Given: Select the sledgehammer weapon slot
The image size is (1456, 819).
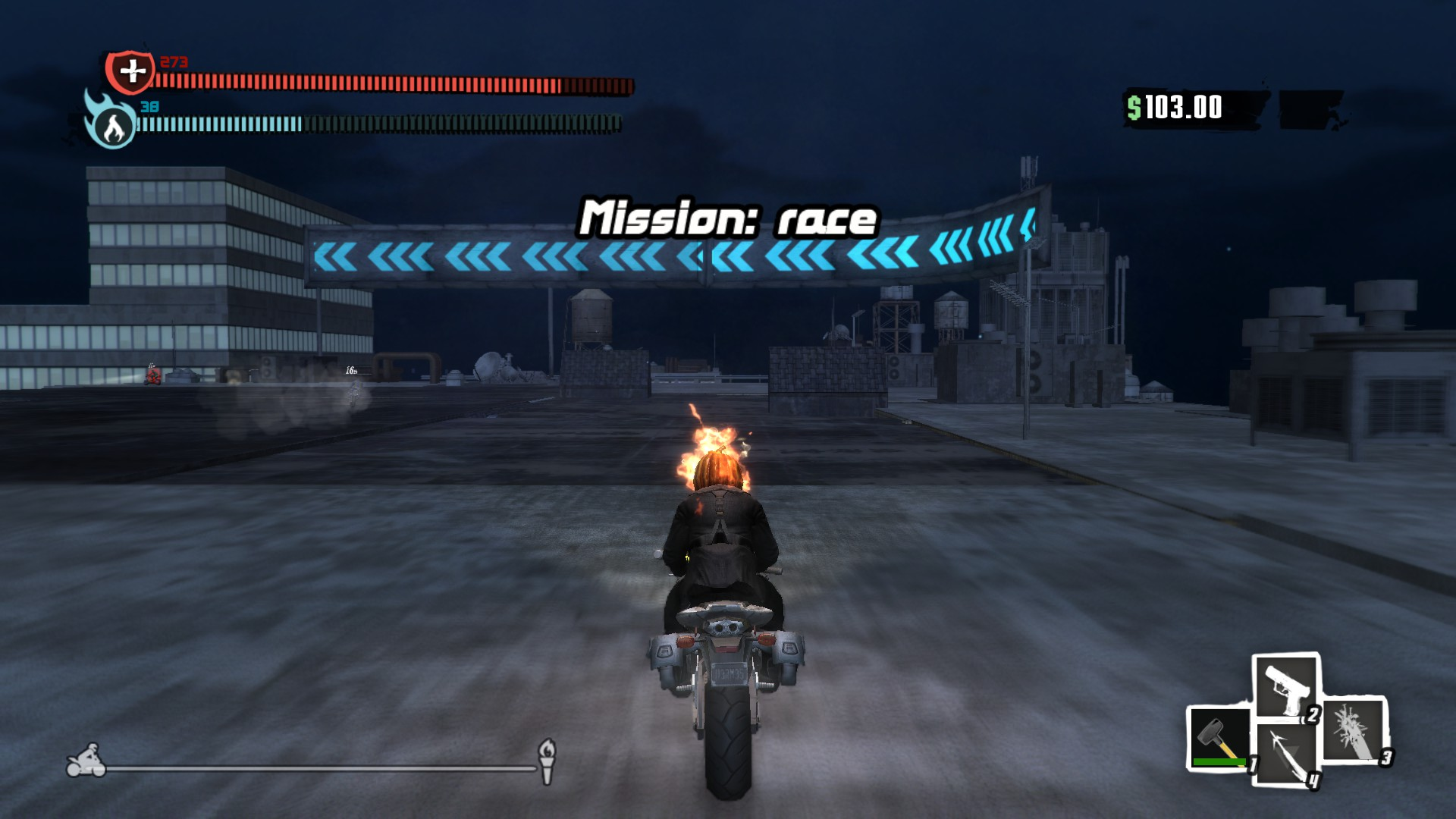Looking at the screenshot, I should (1218, 739).
